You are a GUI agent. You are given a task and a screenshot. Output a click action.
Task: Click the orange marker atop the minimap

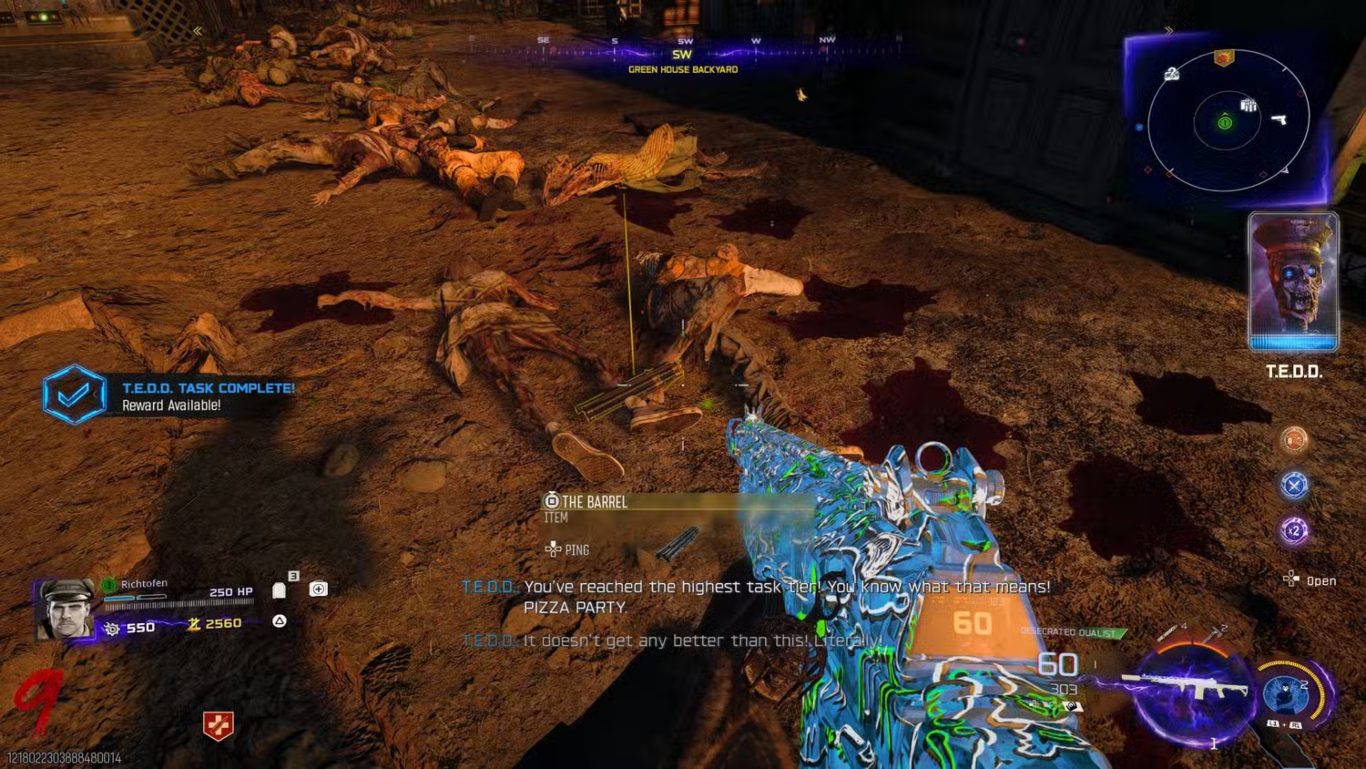pos(1222,58)
